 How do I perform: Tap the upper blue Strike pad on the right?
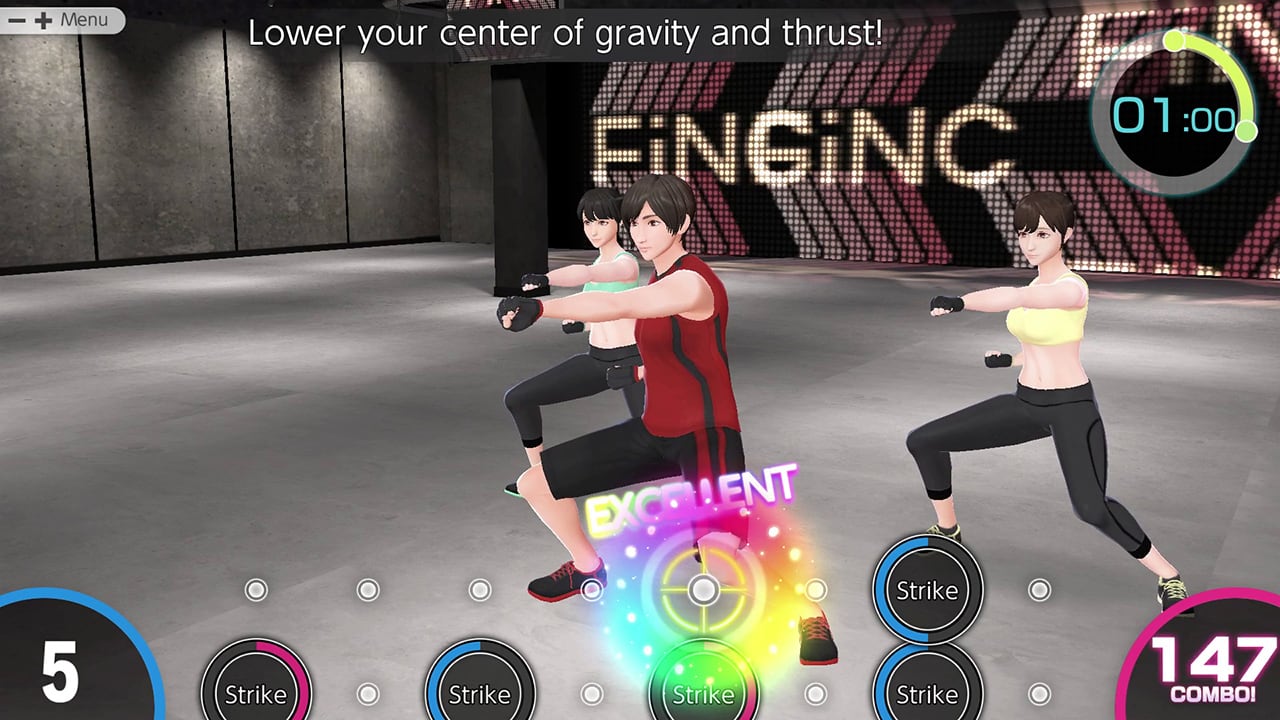point(927,591)
